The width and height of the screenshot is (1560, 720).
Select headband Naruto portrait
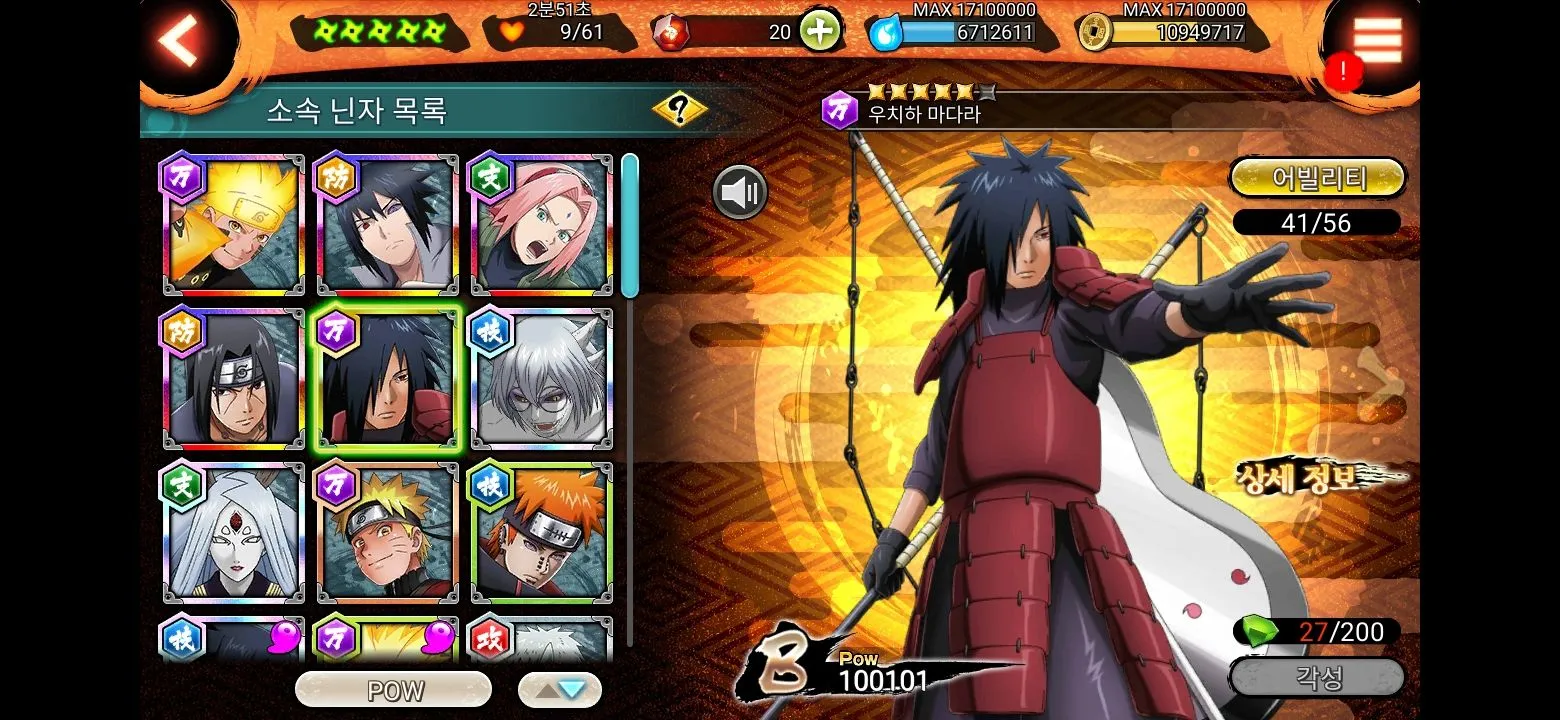[388, 534]
